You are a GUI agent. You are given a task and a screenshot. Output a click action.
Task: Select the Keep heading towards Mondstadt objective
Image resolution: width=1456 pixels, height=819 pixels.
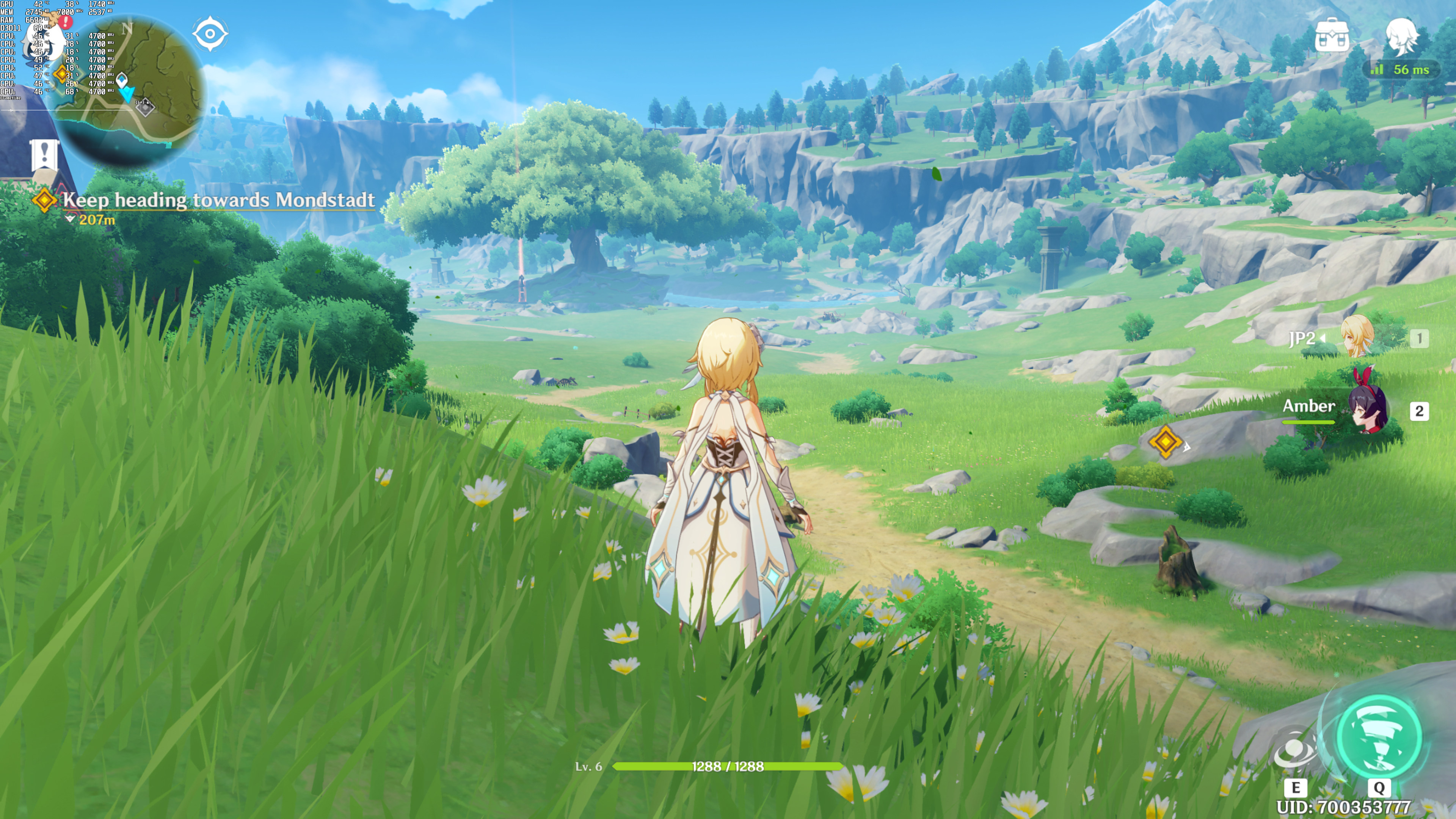pyautogui.click(x=218, y=200)
